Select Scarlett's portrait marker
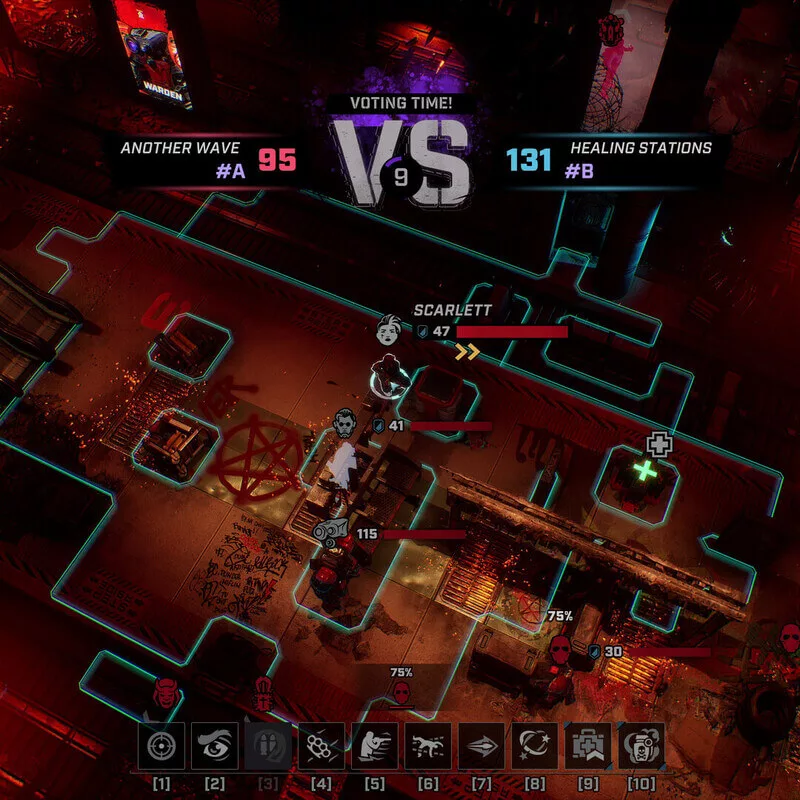This screenshot has width=800, height=800. (x=389, y=329)
